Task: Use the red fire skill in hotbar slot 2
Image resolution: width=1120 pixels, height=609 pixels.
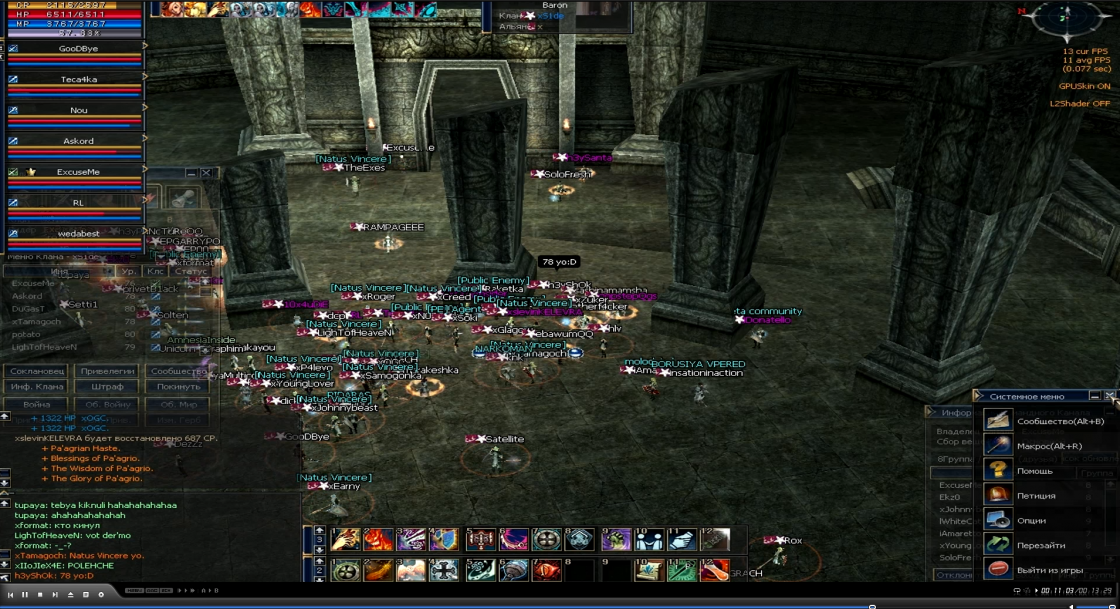Action: 378,541
